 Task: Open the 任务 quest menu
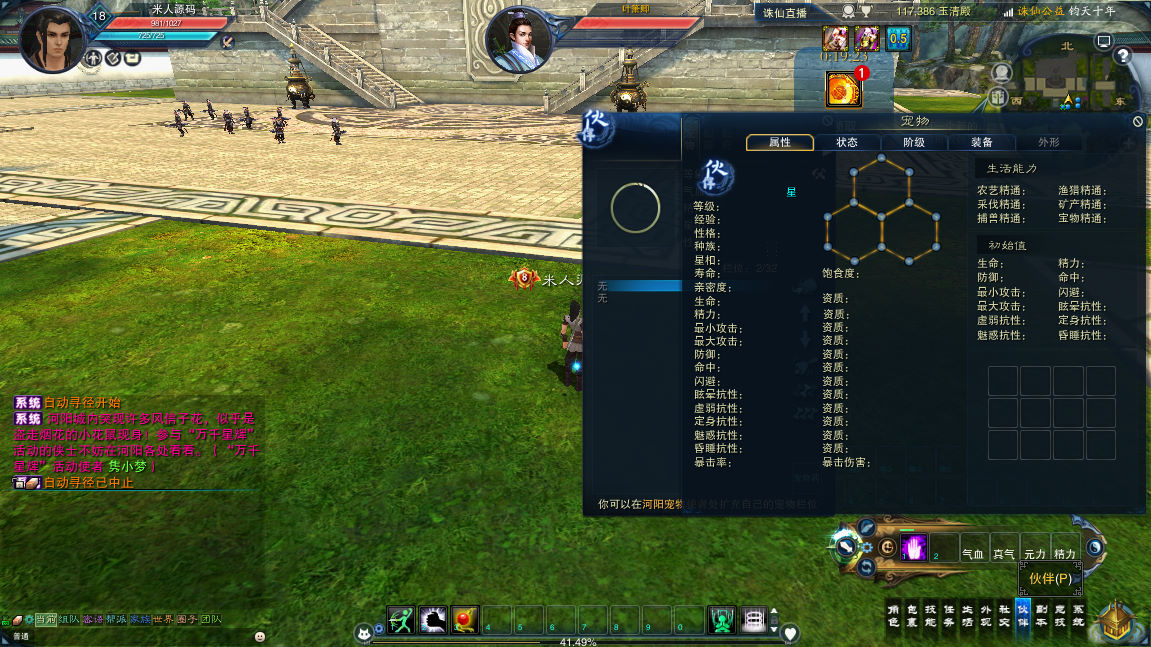pyautogui.click(x=949, y=614)
